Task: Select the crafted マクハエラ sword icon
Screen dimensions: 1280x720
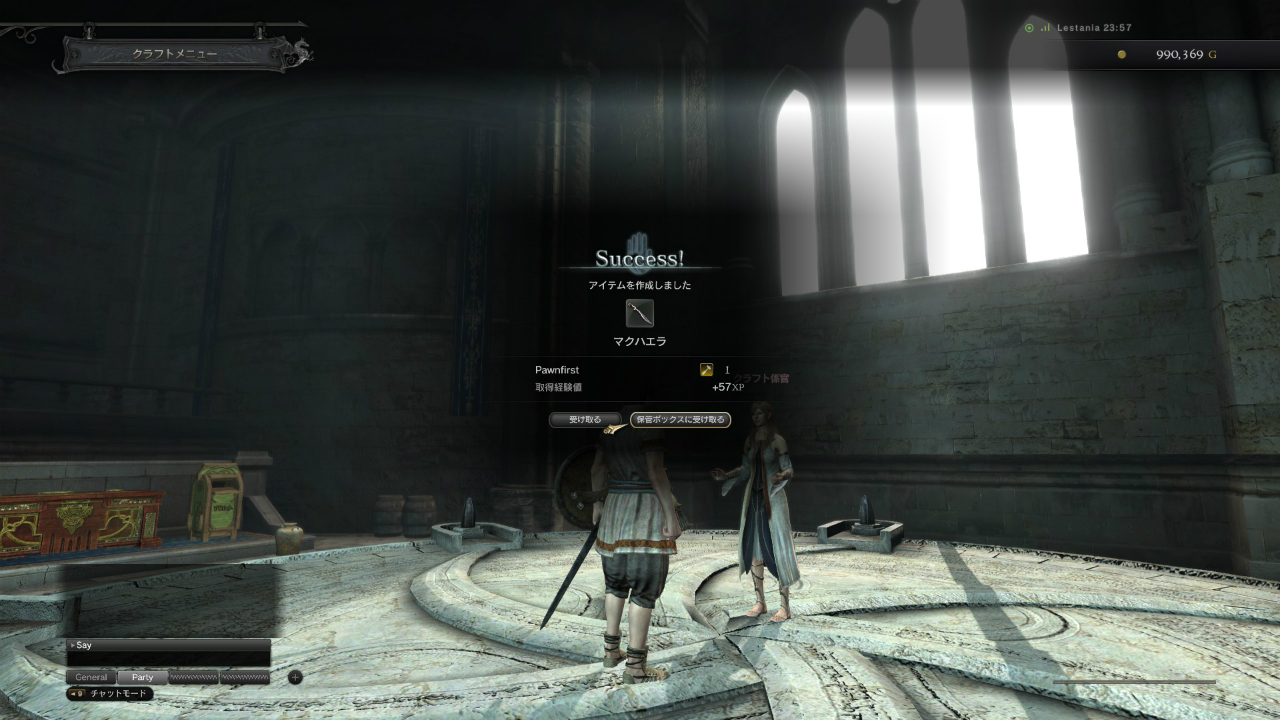Action: point(640,314)
